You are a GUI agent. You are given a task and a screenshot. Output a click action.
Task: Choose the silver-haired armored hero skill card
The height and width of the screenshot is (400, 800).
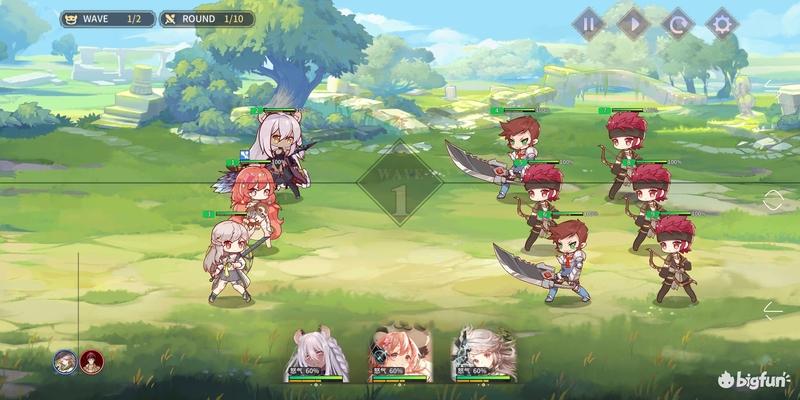coord(481,352)
